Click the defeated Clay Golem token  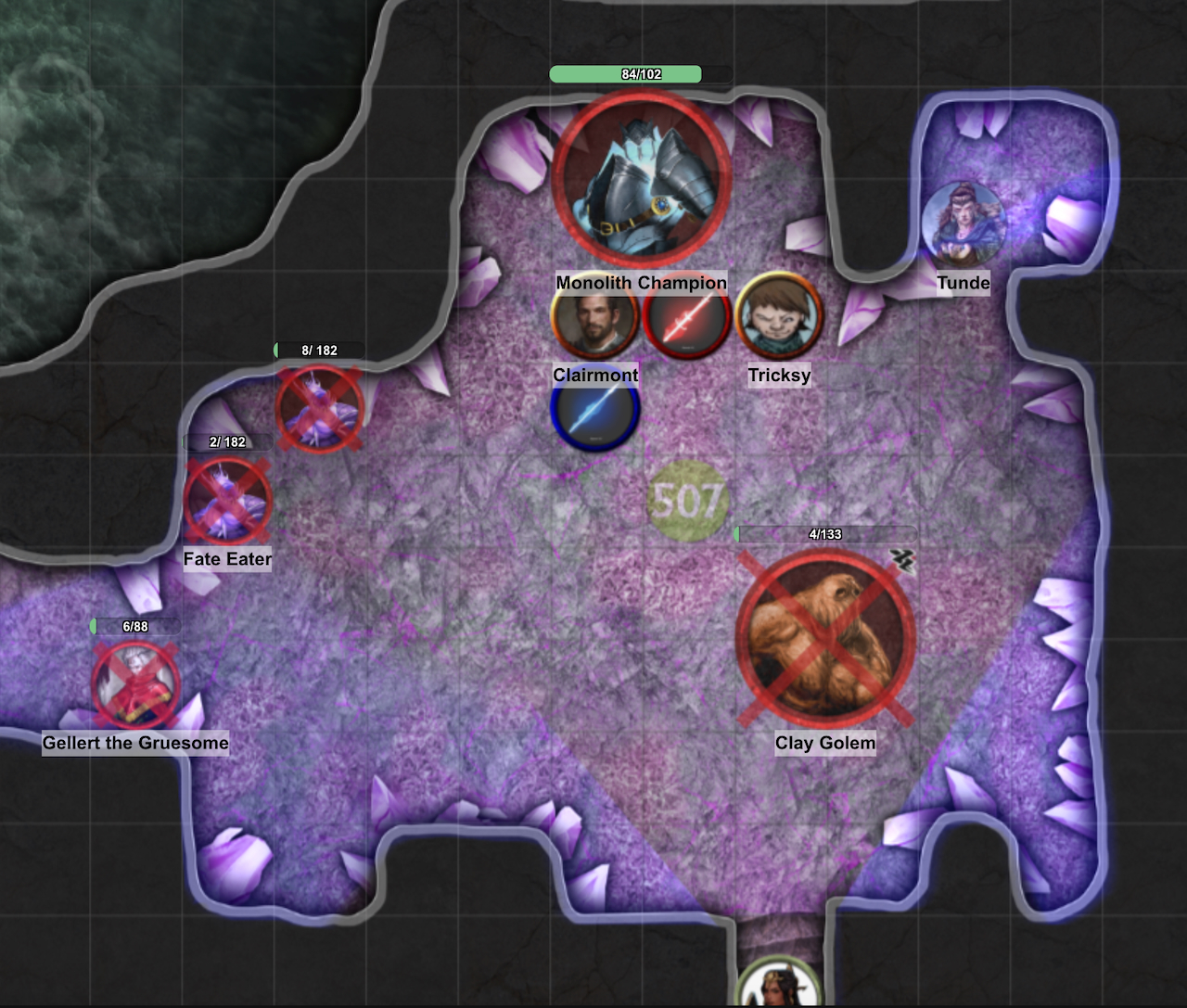(x=823, y=635)
